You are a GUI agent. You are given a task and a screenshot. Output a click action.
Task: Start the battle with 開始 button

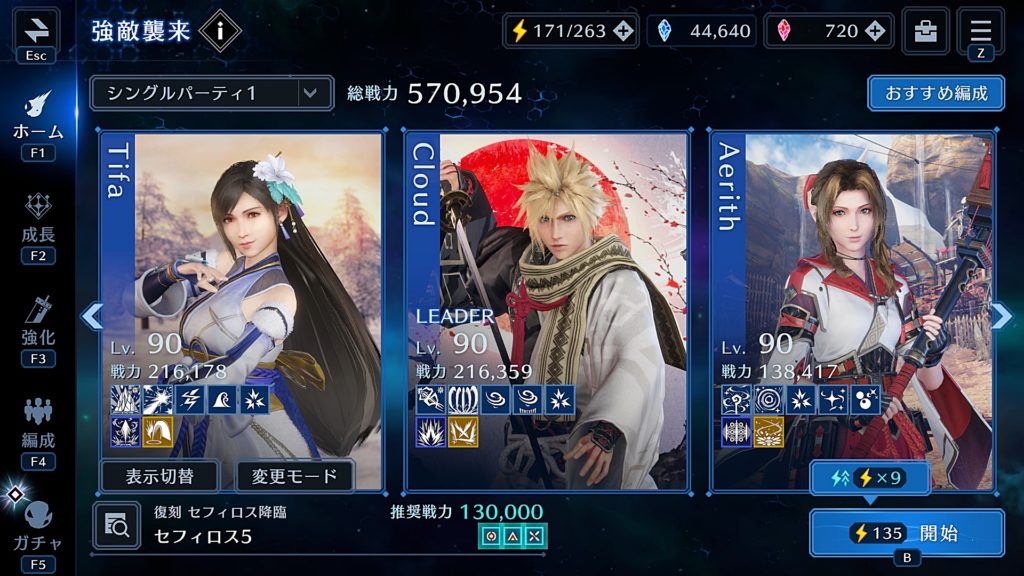(906, 533)
